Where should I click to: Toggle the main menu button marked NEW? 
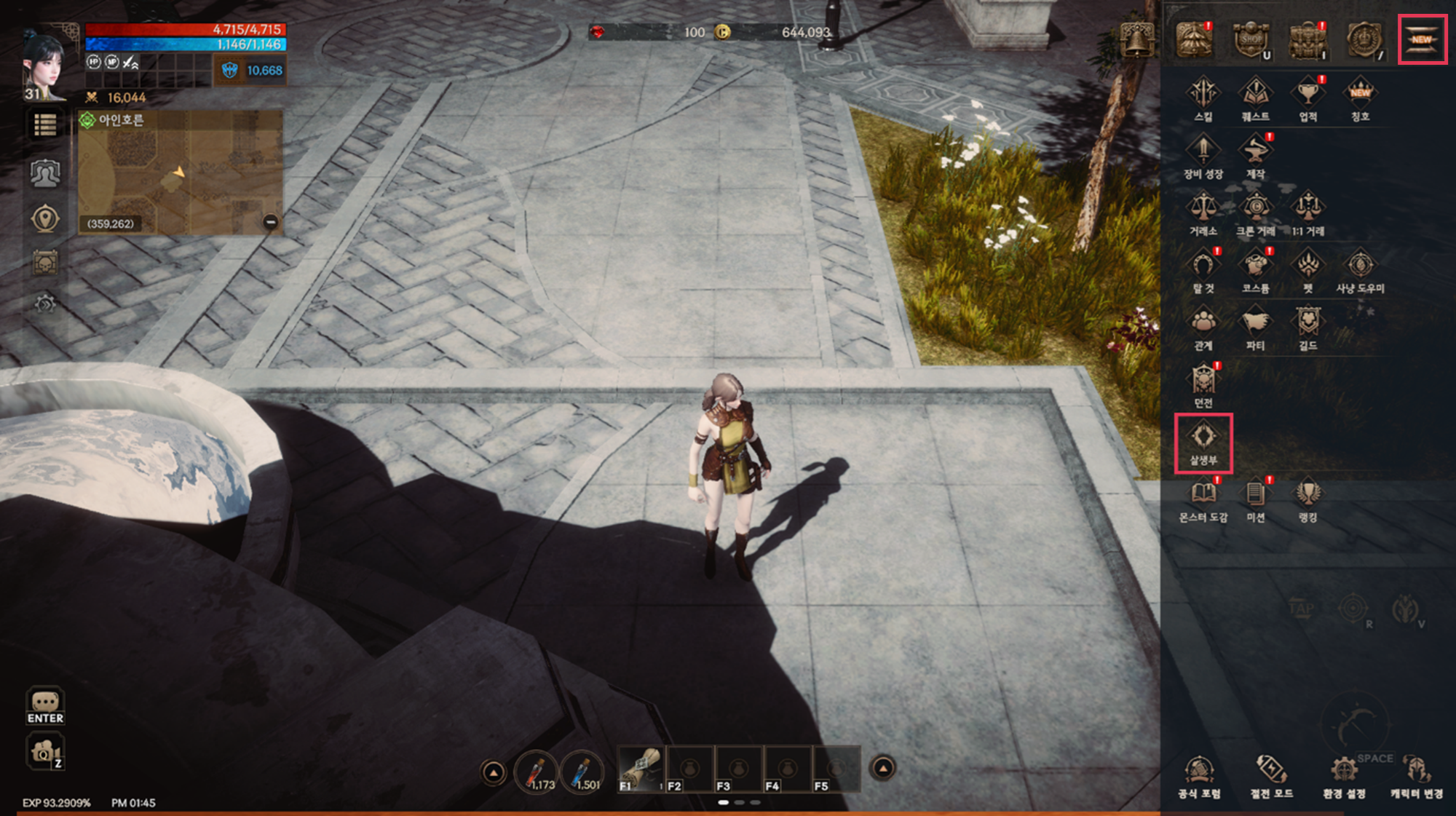pyautogui.click(x=1422, y=40)
